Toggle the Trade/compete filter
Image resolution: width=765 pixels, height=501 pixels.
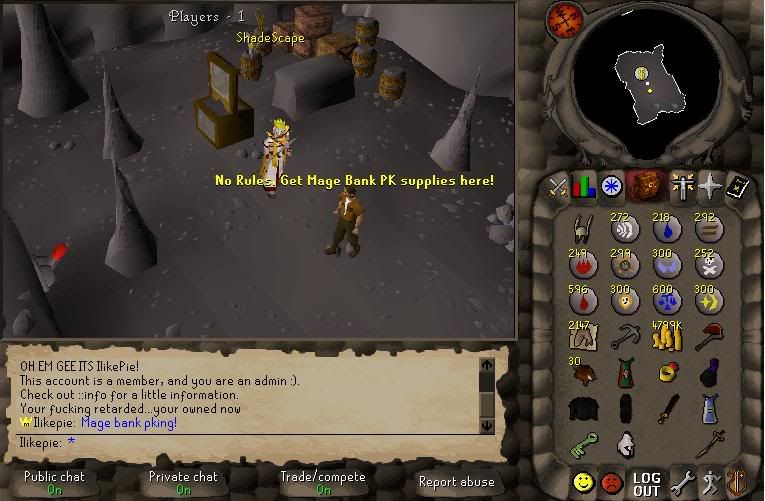322,484
